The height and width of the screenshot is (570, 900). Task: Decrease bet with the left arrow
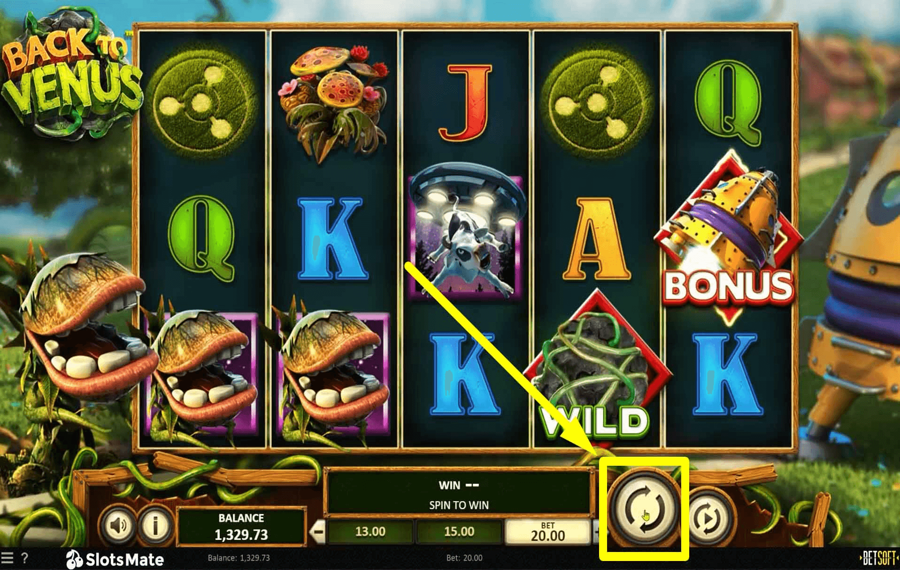(319, 532)
